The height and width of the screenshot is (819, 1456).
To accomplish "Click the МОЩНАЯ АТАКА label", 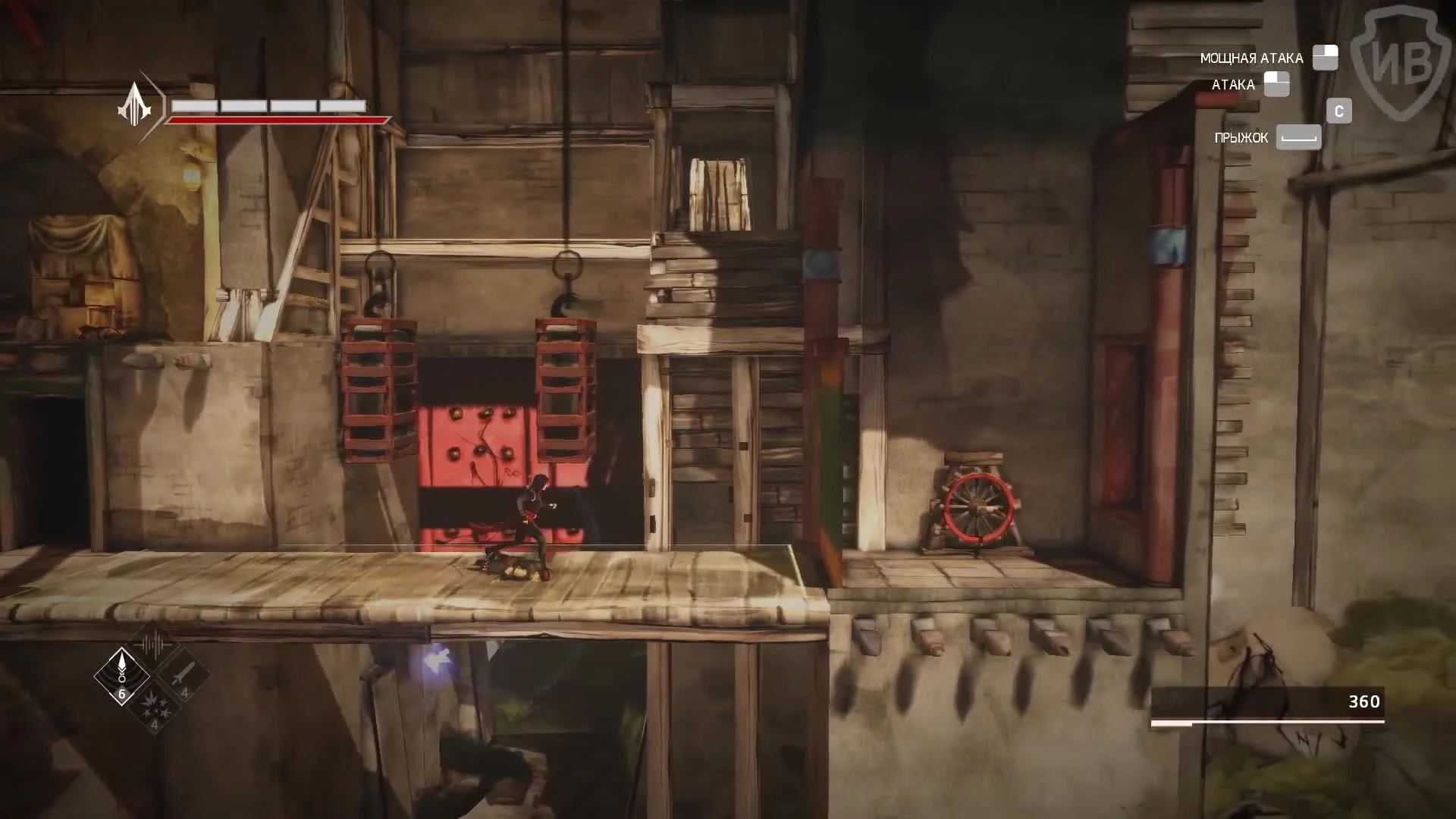I will pos(1250,57).
